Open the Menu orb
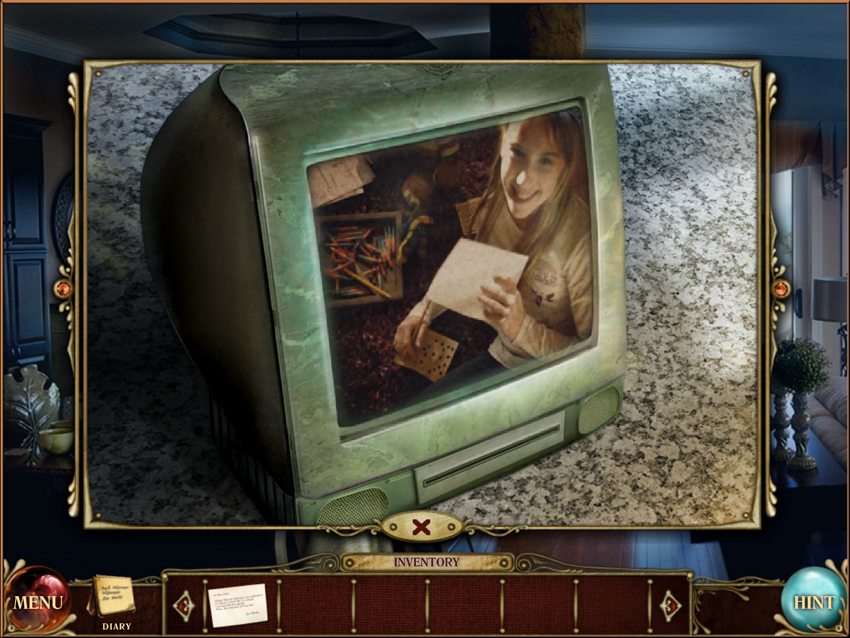The width and height of the screenshot is (850, 638). (38, 602)
